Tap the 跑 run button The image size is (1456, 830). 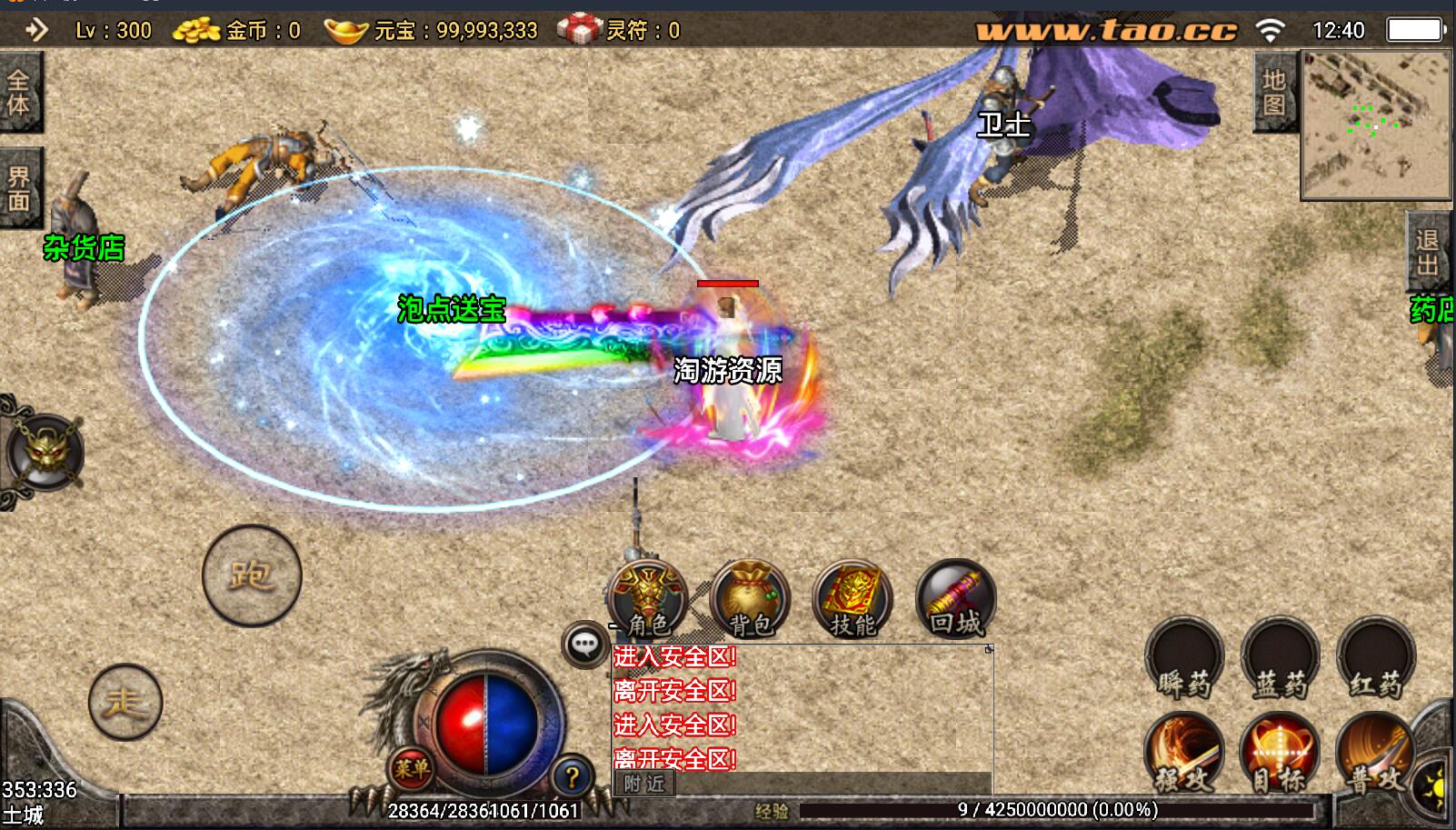coord(252,575)
